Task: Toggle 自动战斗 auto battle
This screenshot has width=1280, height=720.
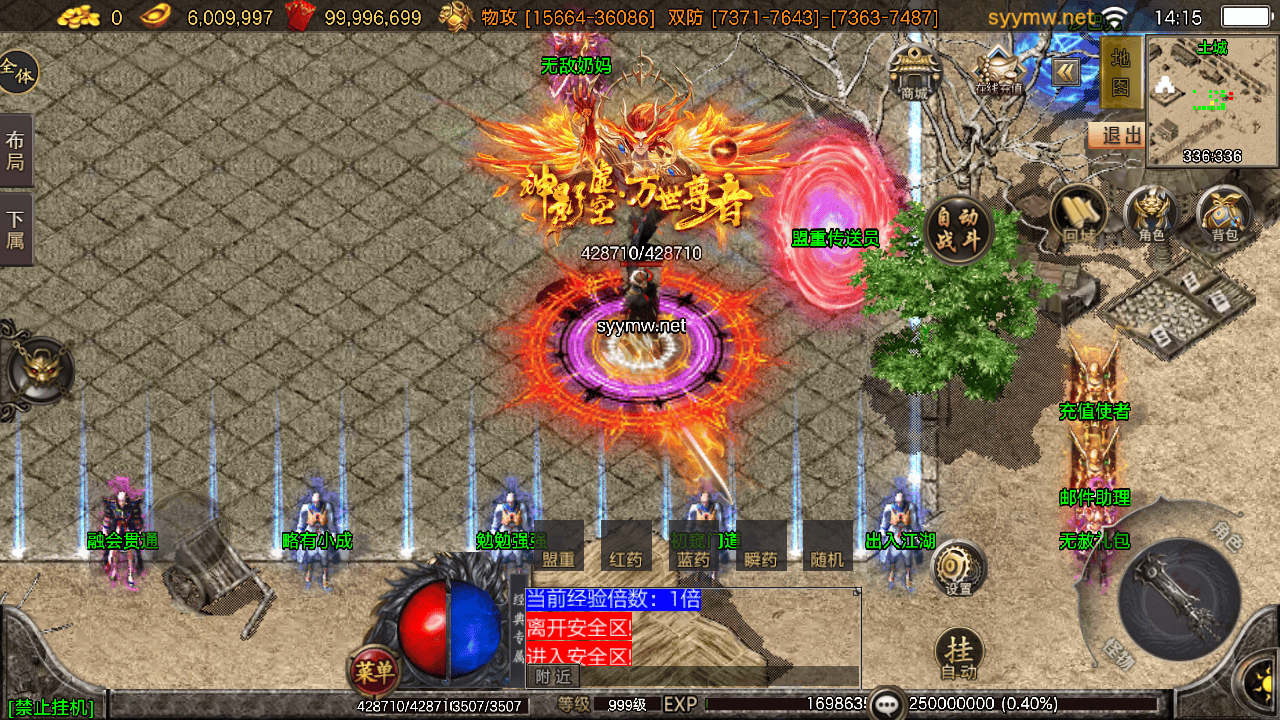Action: click(x=958, y=229)
